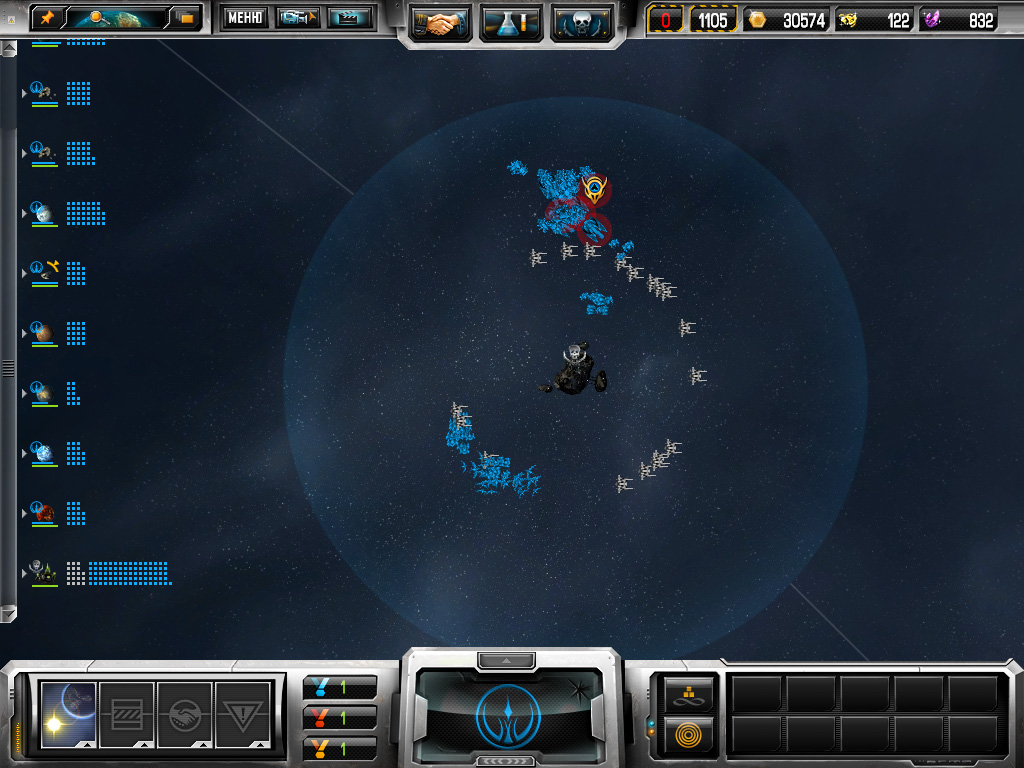Toggle the orange concentric circles button
The width and height of the screenshot is (1024, 768).
pyautogui.click(x=690, y=734)
